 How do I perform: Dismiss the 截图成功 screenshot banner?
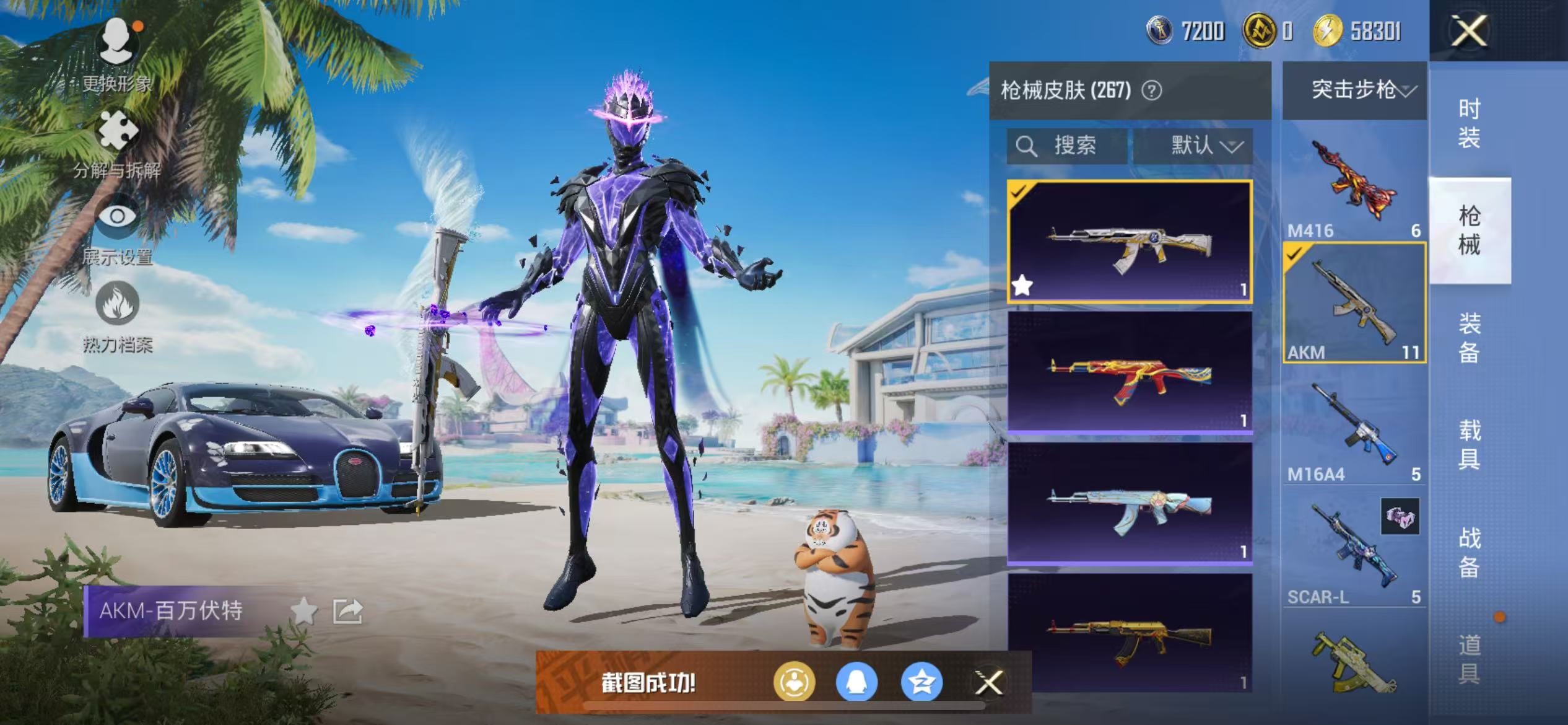(x=988, y=682)
